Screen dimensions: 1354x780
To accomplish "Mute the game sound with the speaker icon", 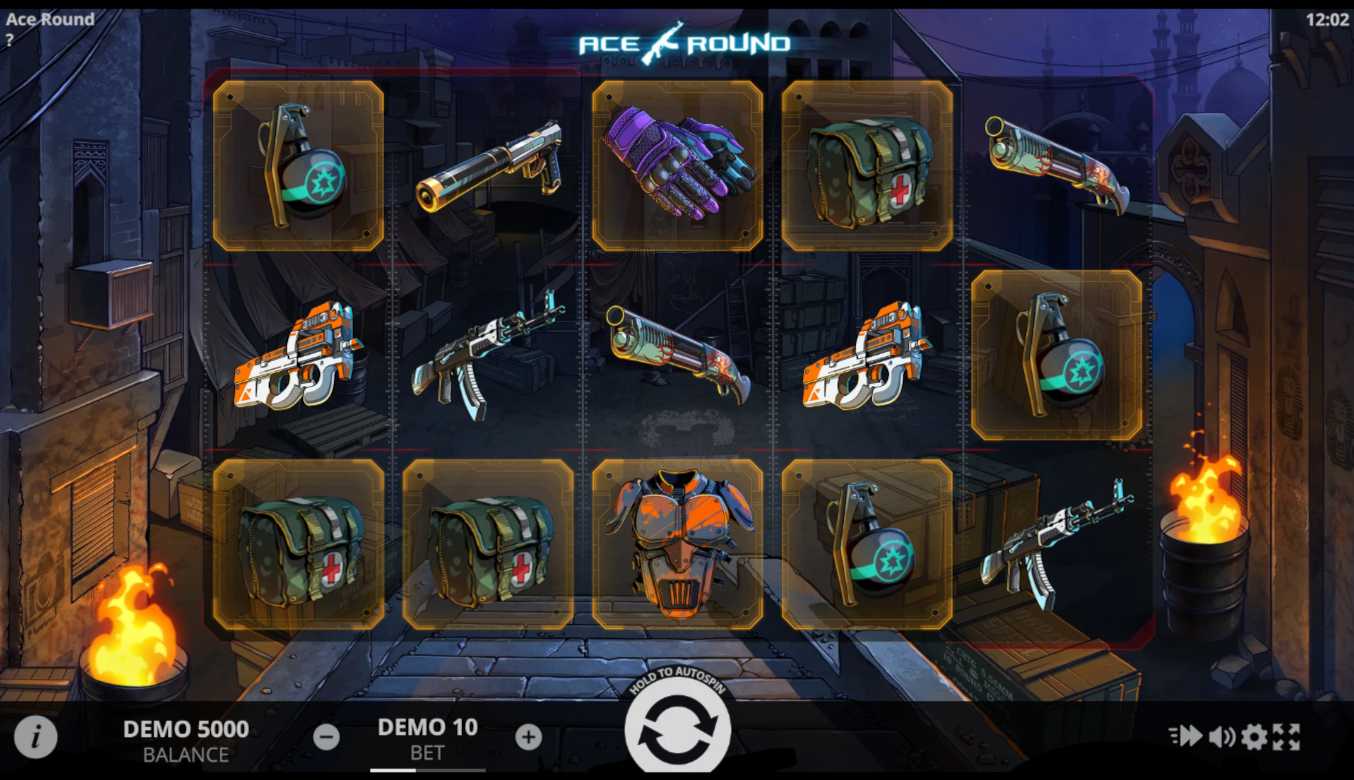I will [1221, 737].
